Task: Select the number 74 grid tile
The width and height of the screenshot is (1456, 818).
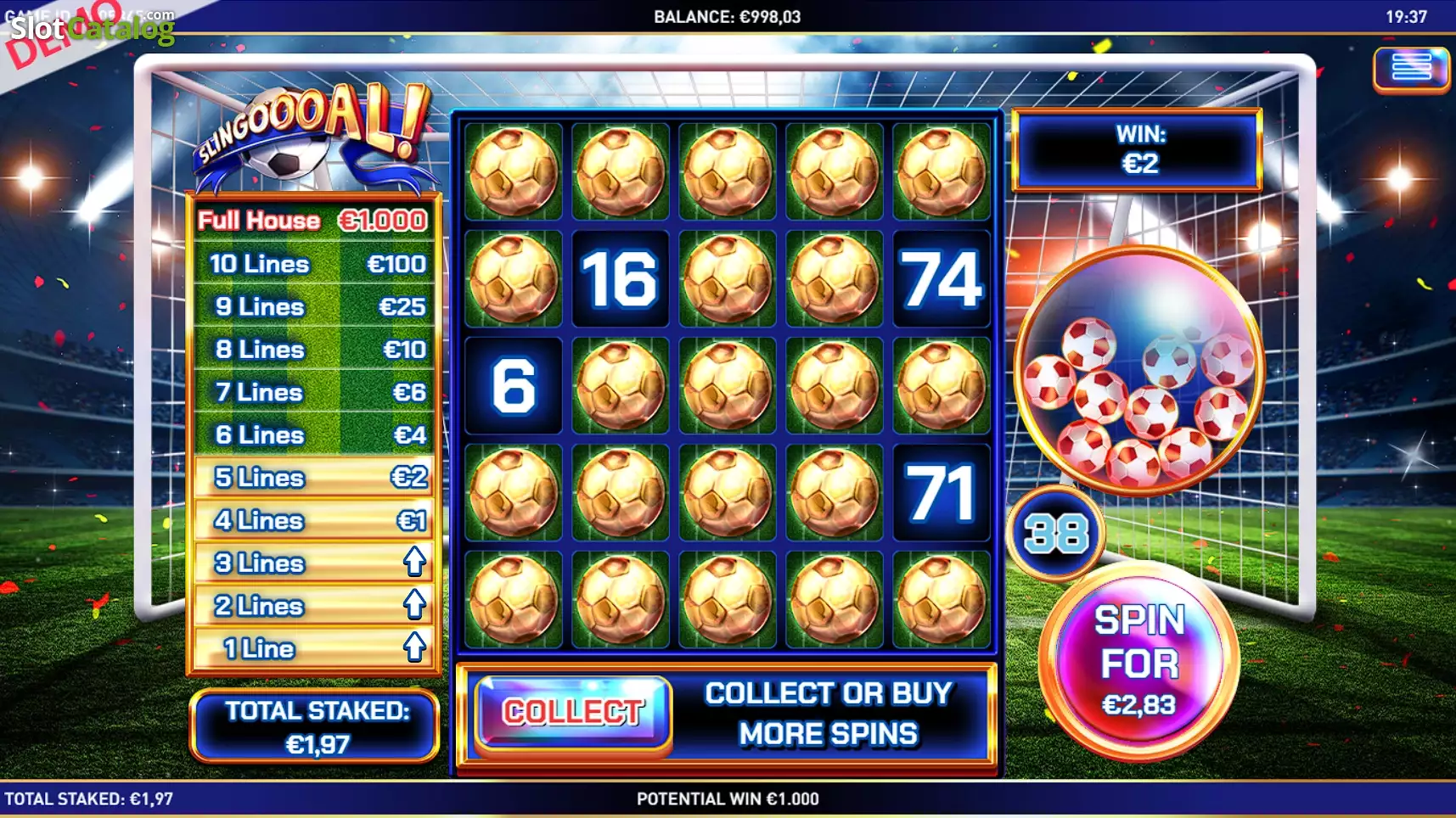Action: tap(941, 278)
